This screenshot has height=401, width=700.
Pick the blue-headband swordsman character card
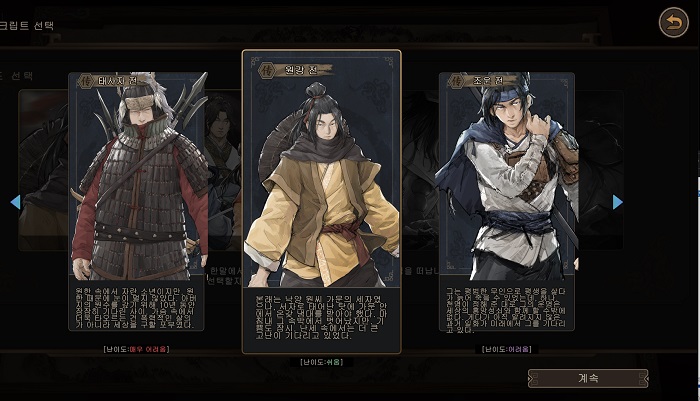[507, 200]
